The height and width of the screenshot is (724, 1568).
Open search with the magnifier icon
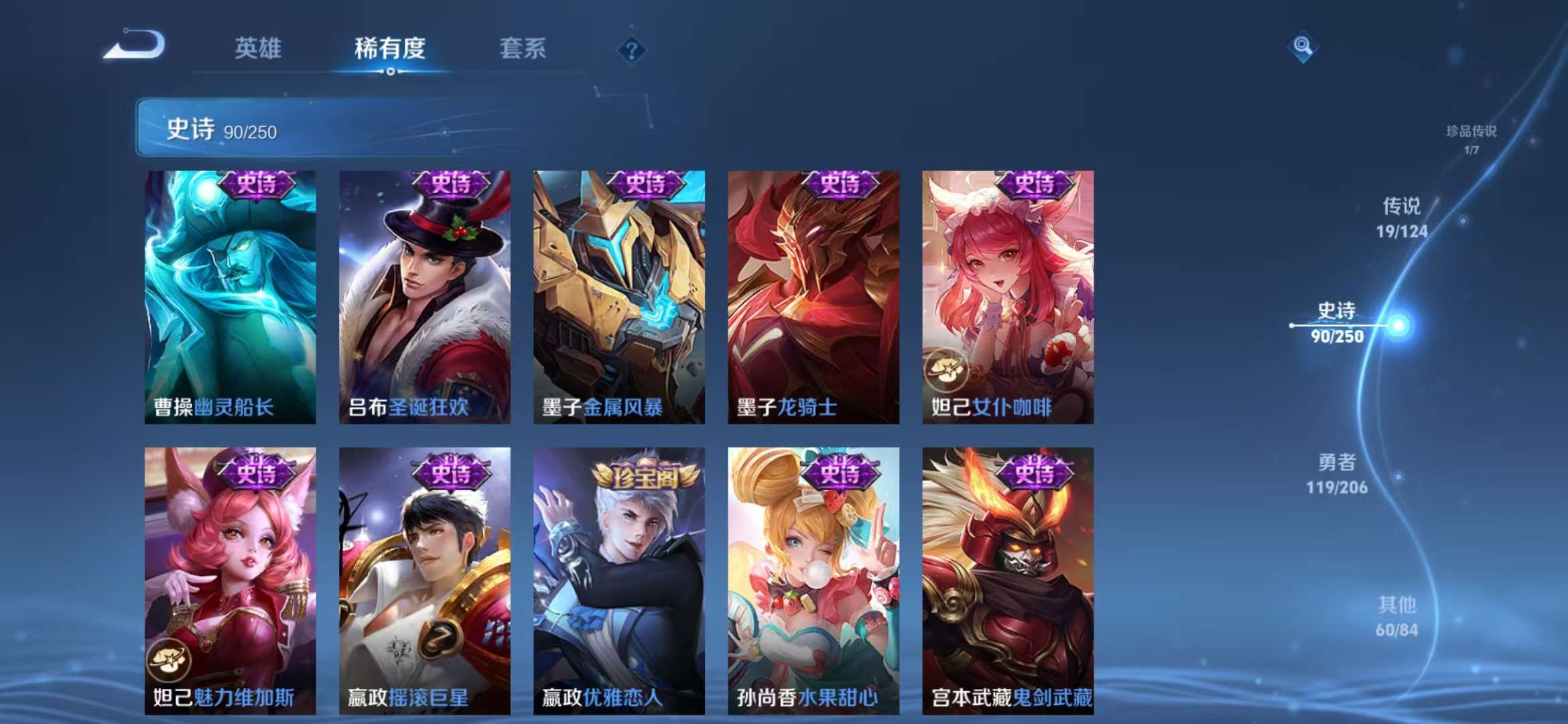[x=1303, y=48]
